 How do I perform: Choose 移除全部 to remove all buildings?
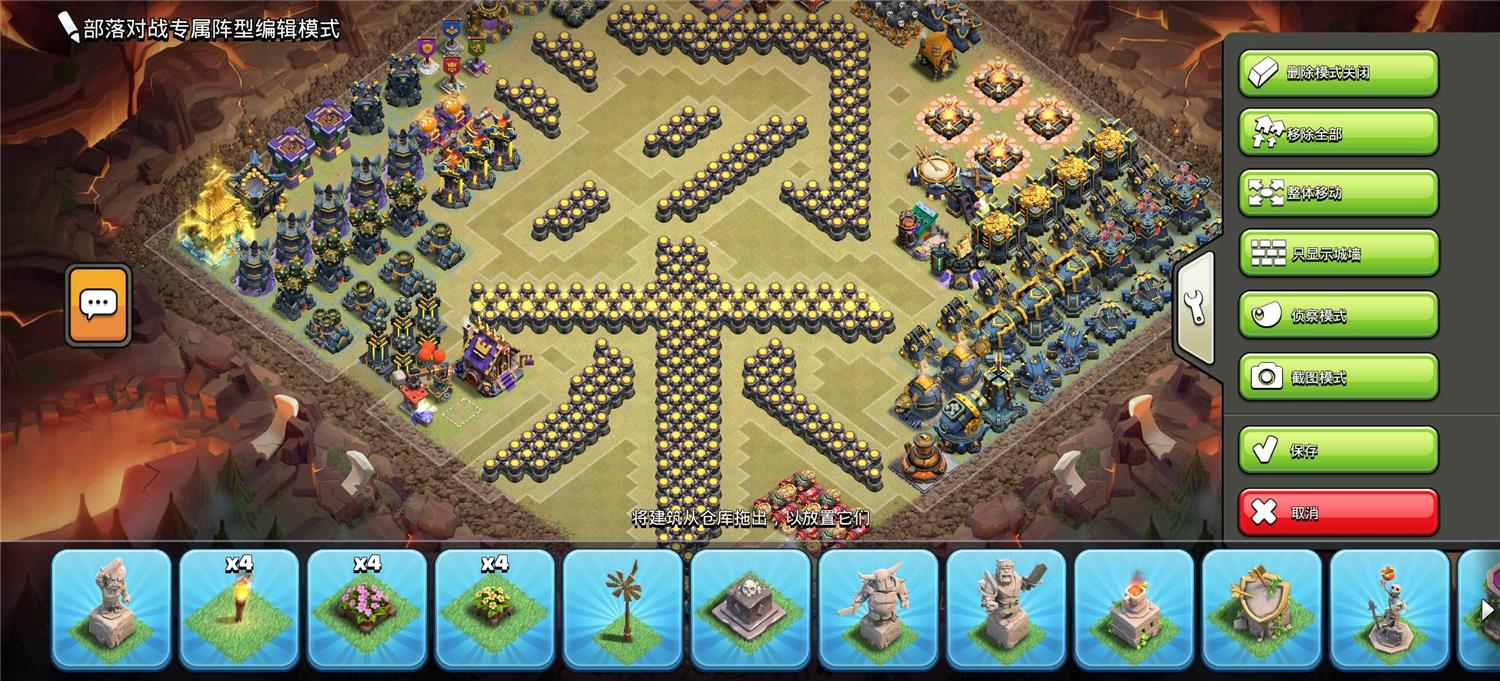1338,133
